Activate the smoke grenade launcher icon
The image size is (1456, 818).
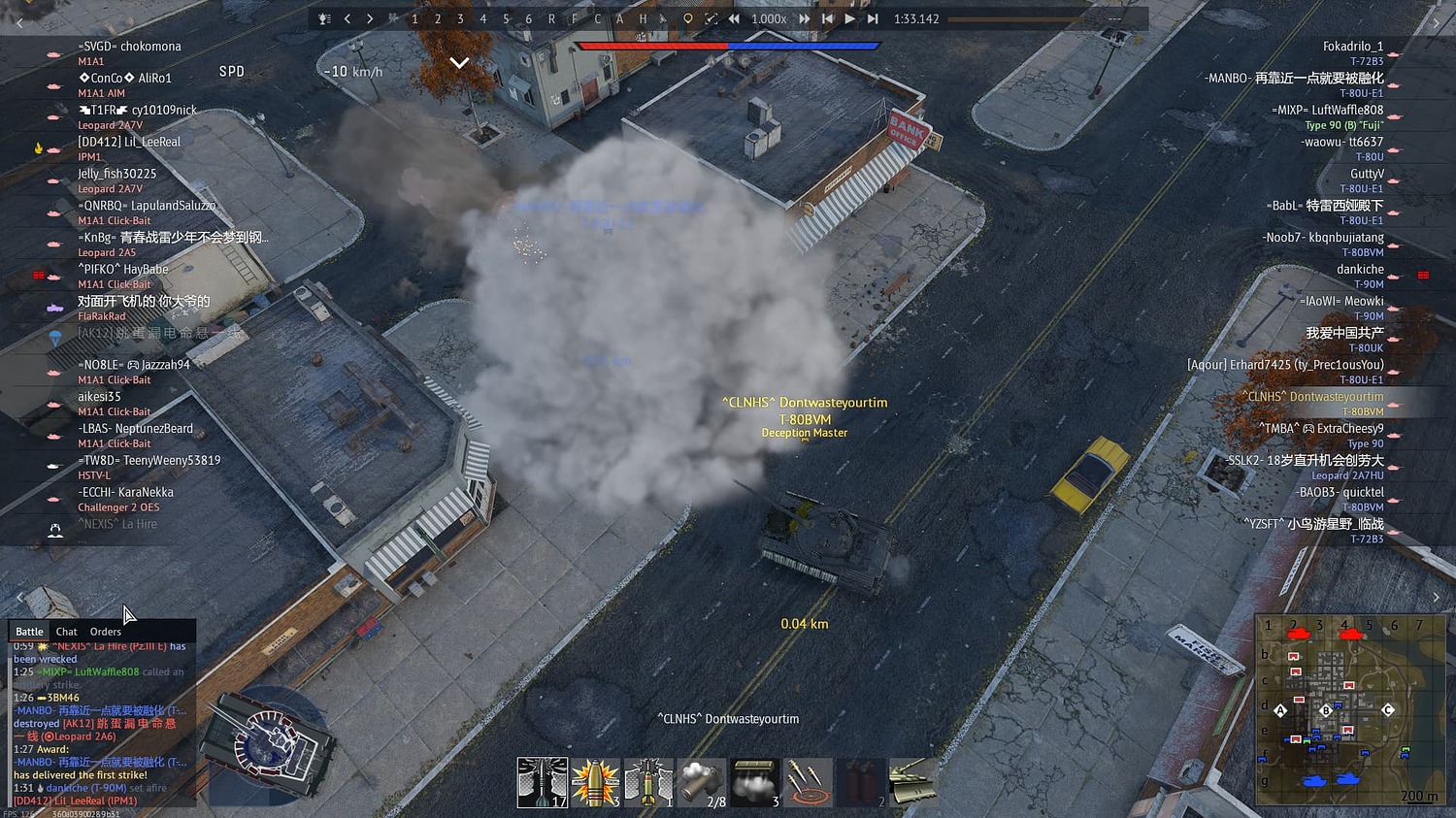tap(701, 782)
